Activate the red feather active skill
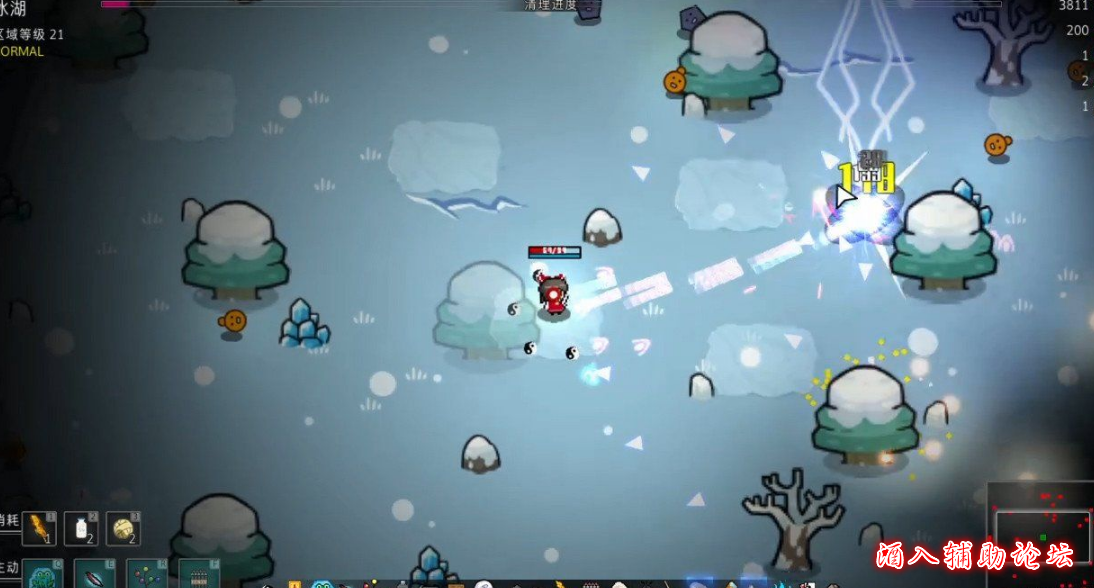The width and height of the screenshot is (1094, 588). [95, 575]
